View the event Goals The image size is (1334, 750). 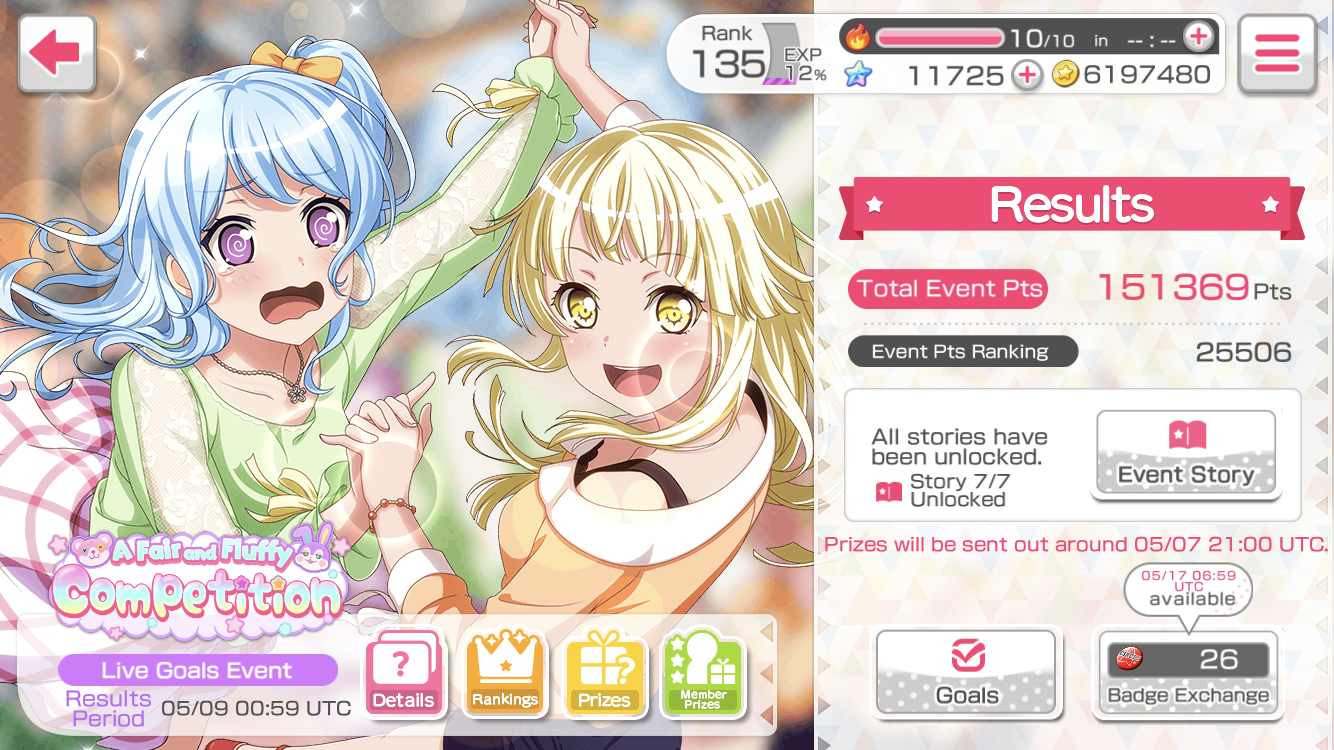[967, 673]
